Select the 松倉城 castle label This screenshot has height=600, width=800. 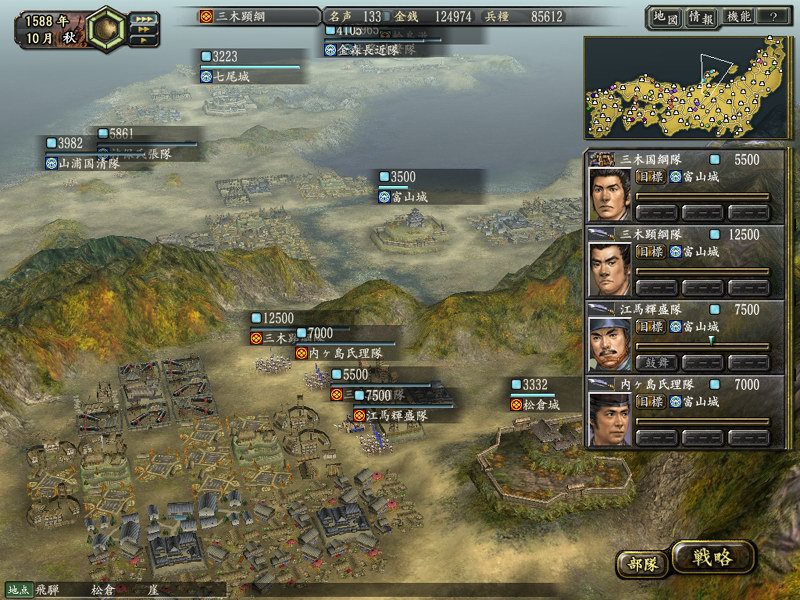tap(538, 405)
